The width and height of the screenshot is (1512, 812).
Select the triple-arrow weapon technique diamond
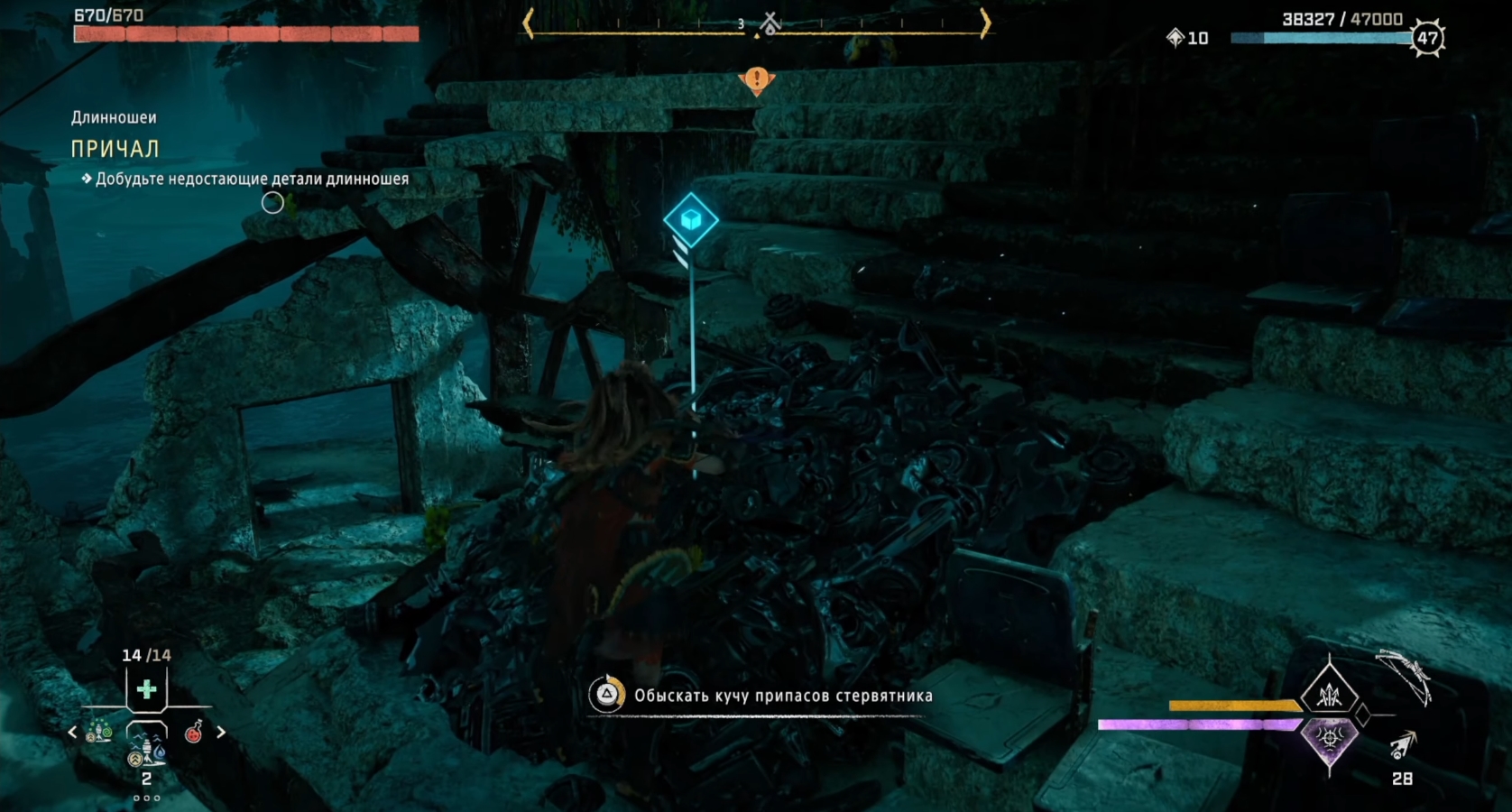click(x=1329, y=694)
